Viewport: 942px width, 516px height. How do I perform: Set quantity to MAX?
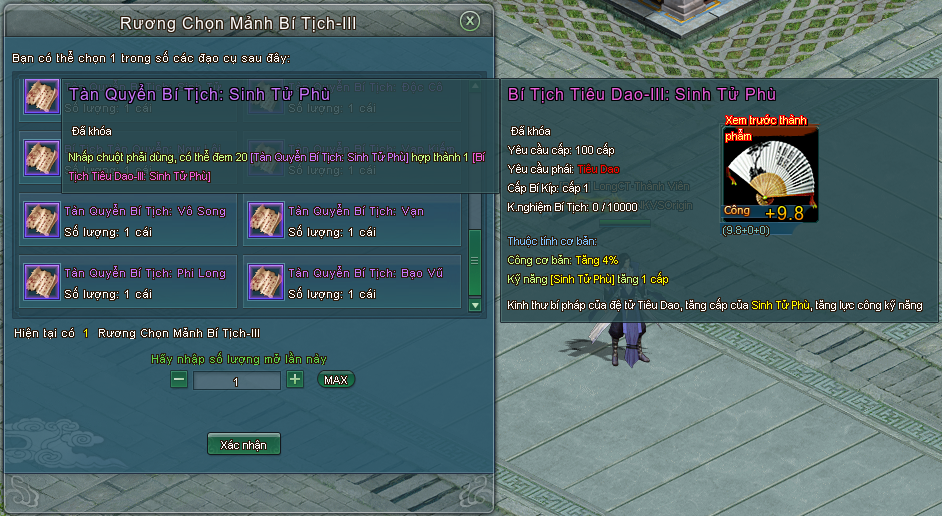336,380
